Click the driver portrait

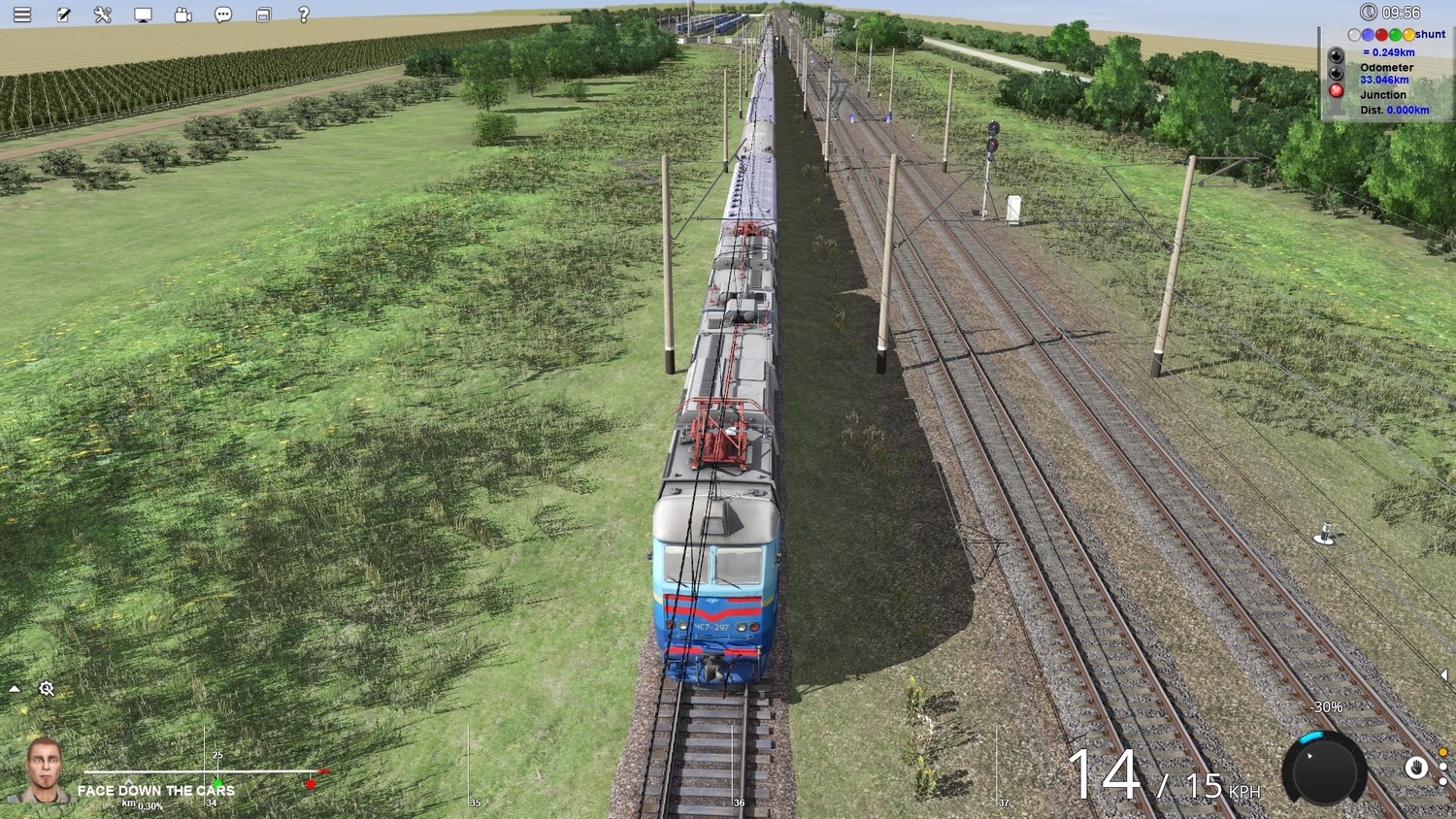(x=44, y=770)
